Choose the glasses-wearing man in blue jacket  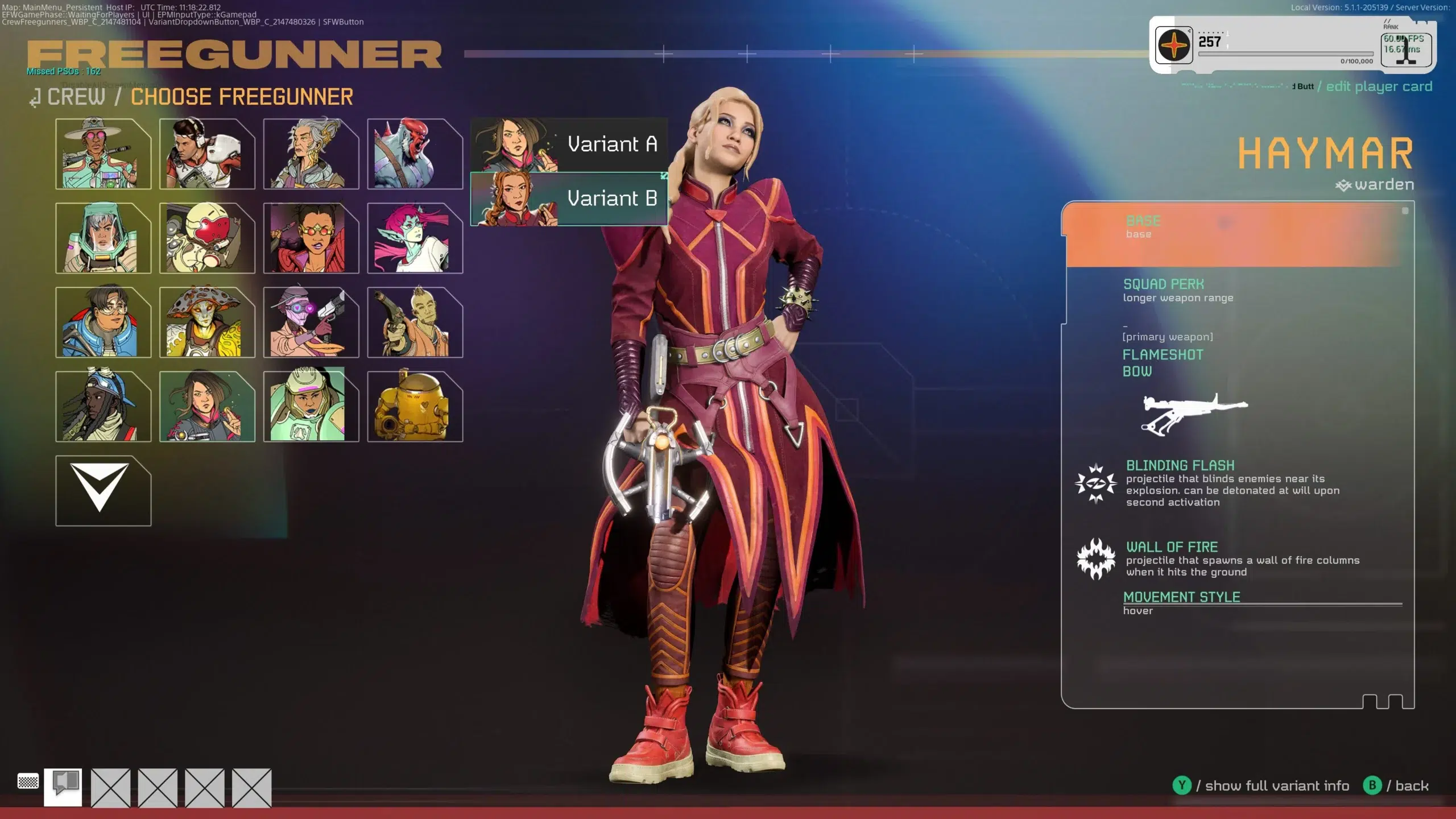pyautogui.click(x=103, y=322)
